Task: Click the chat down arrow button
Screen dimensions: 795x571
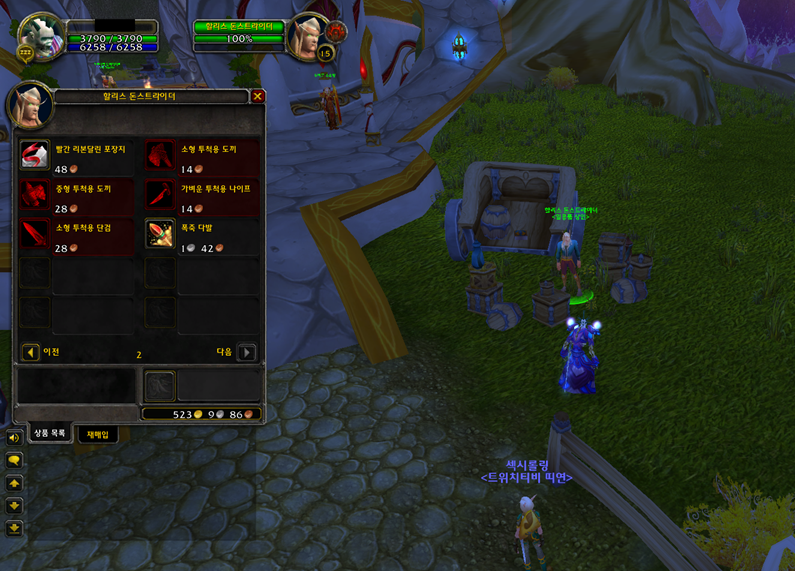Action: 14,505
